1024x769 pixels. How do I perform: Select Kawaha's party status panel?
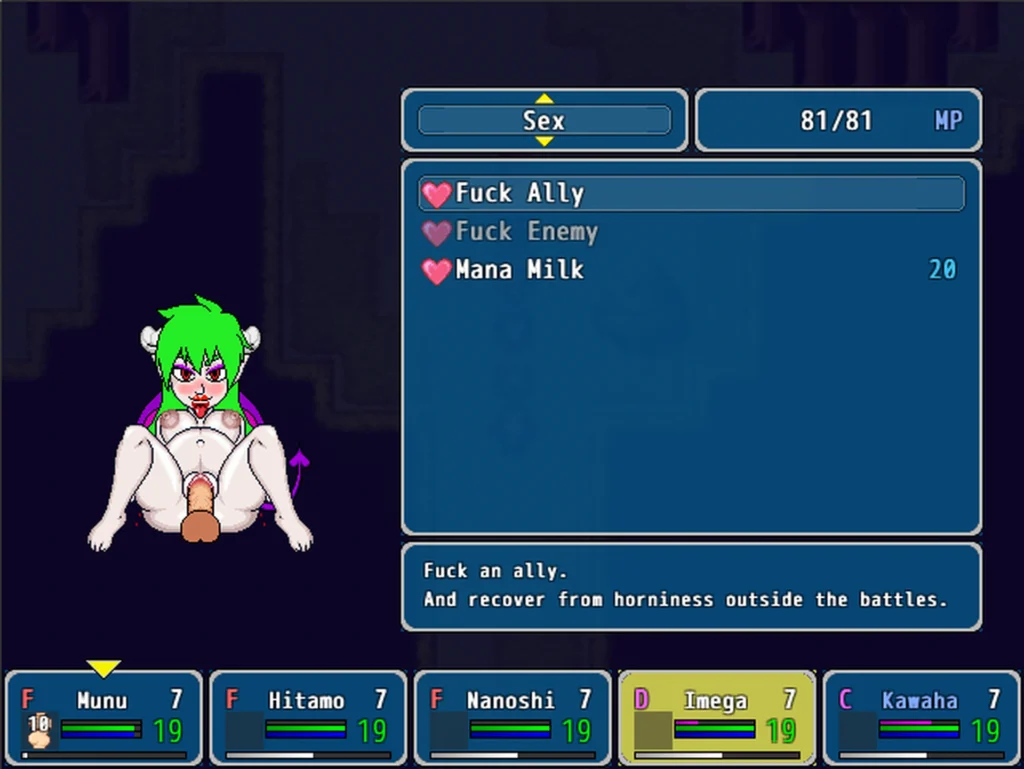(x=920, y=717)
